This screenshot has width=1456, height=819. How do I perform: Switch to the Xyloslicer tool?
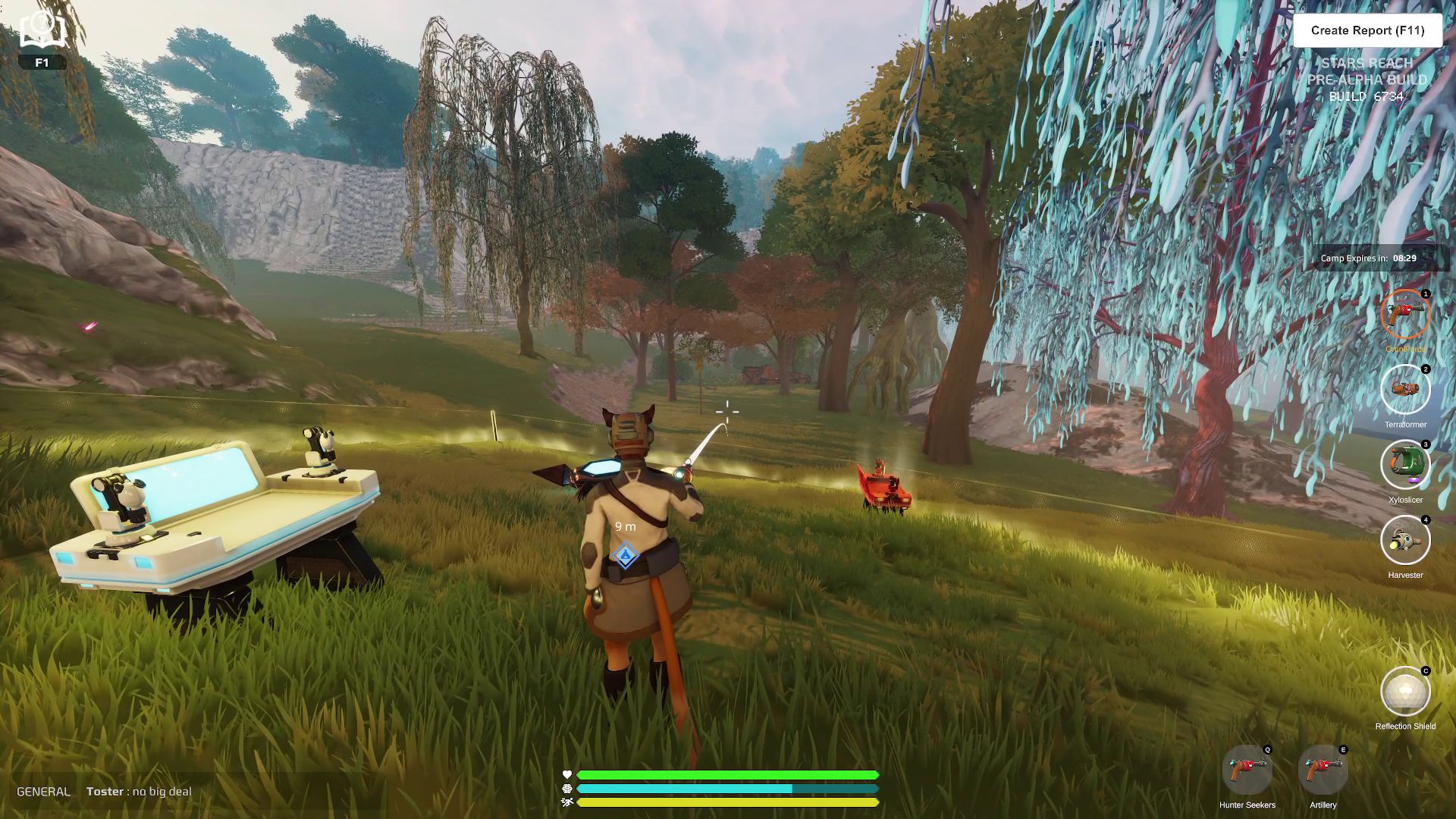(1405, 465)
